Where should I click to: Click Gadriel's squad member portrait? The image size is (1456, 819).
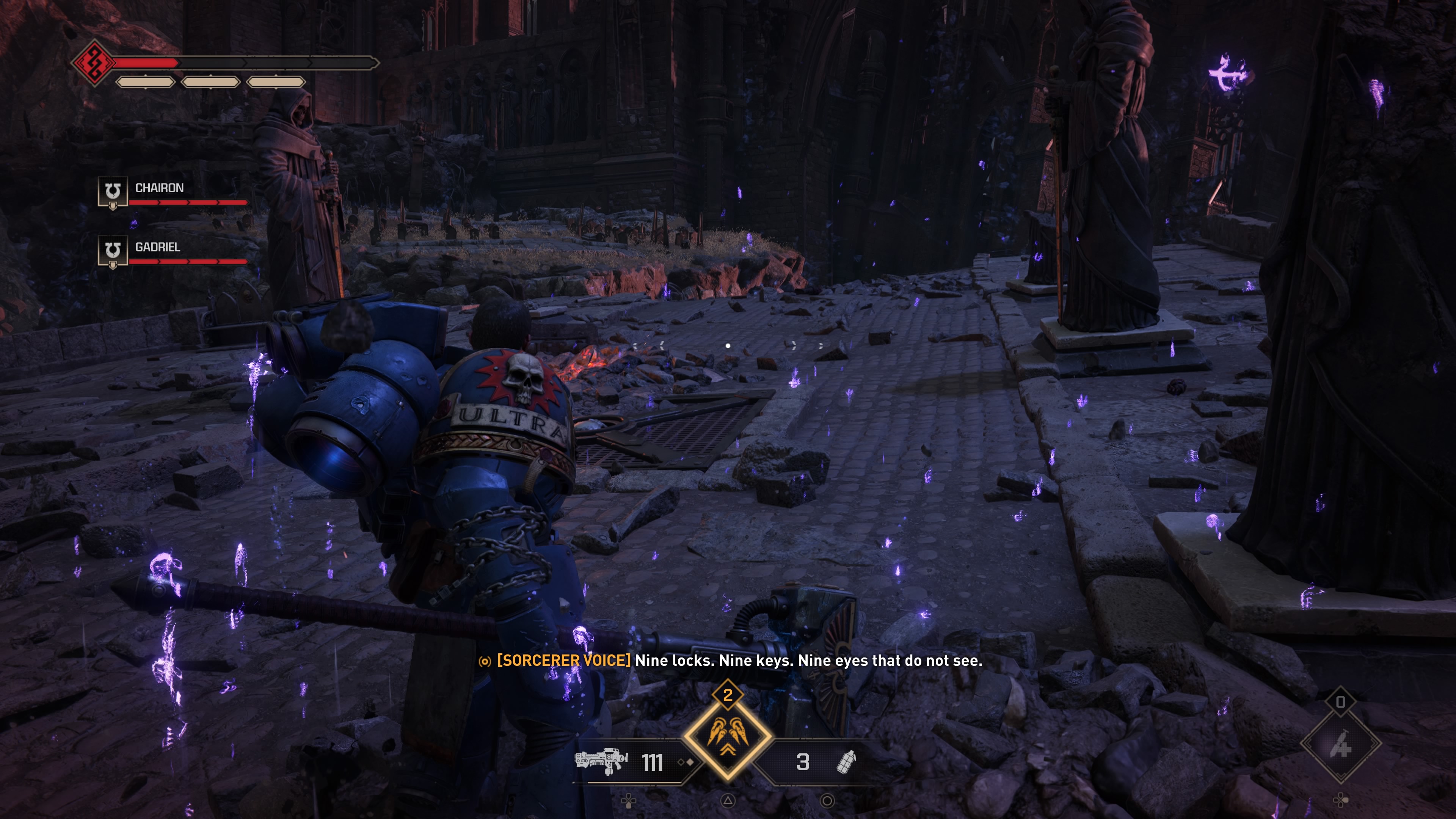[113, 250]
